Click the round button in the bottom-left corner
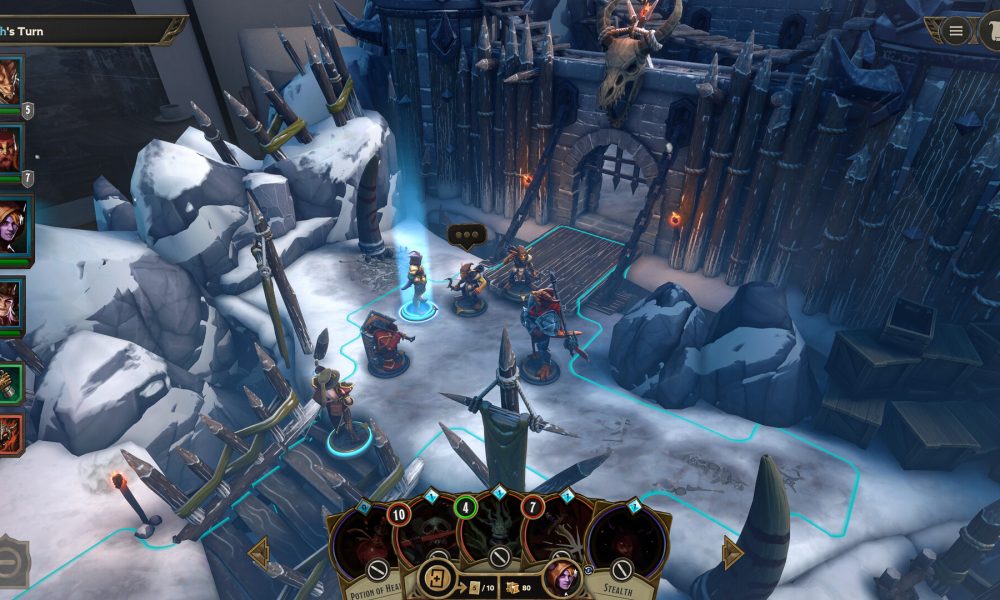 (10, 562)
